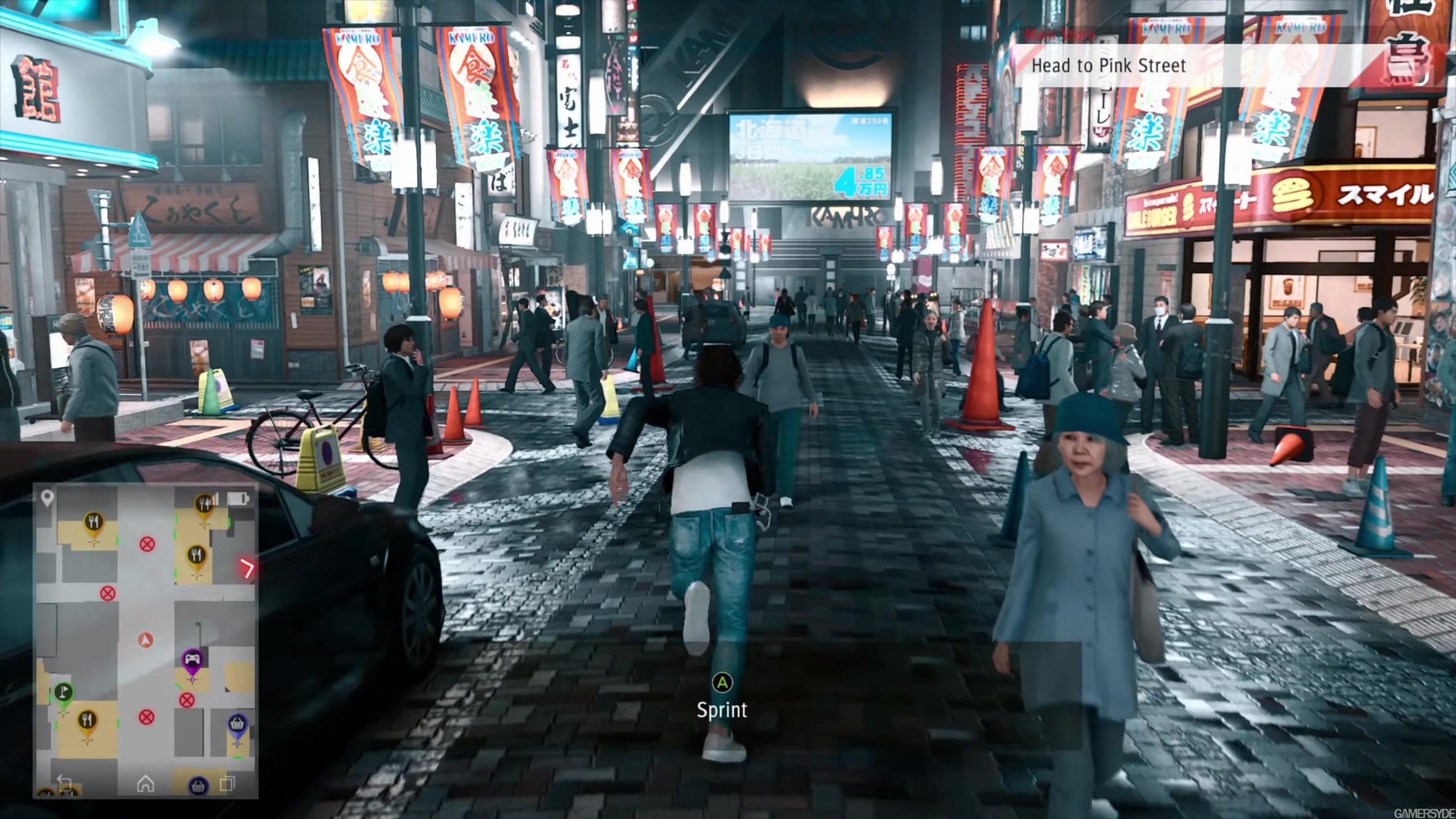The height and width of the screenshot is (819, 1456).
Task: Click the player position arrow on the minimap
Action: click(146, 640)
